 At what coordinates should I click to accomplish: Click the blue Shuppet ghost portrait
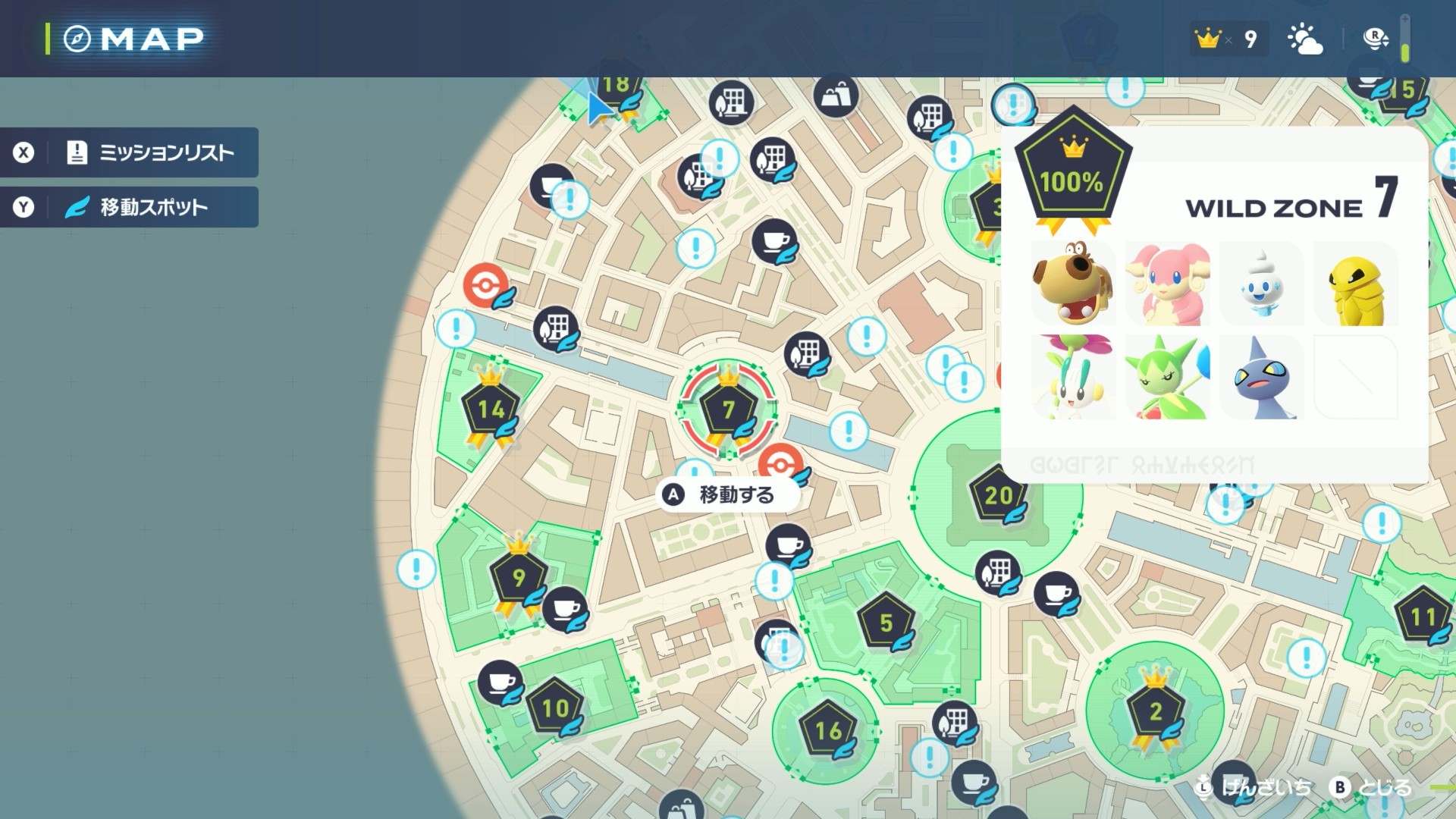(x=1261, y=378)
